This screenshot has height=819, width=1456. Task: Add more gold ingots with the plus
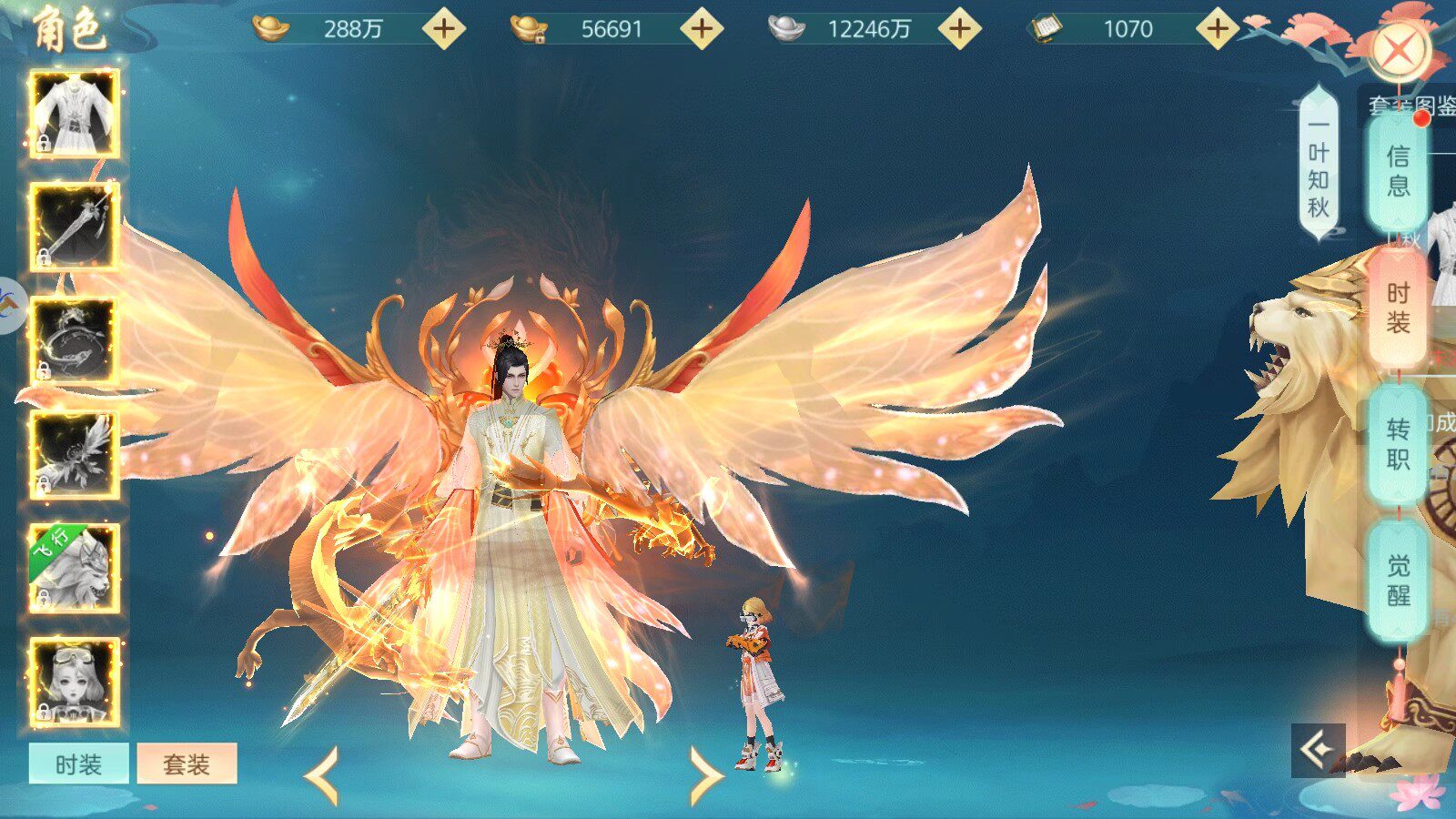444,29
